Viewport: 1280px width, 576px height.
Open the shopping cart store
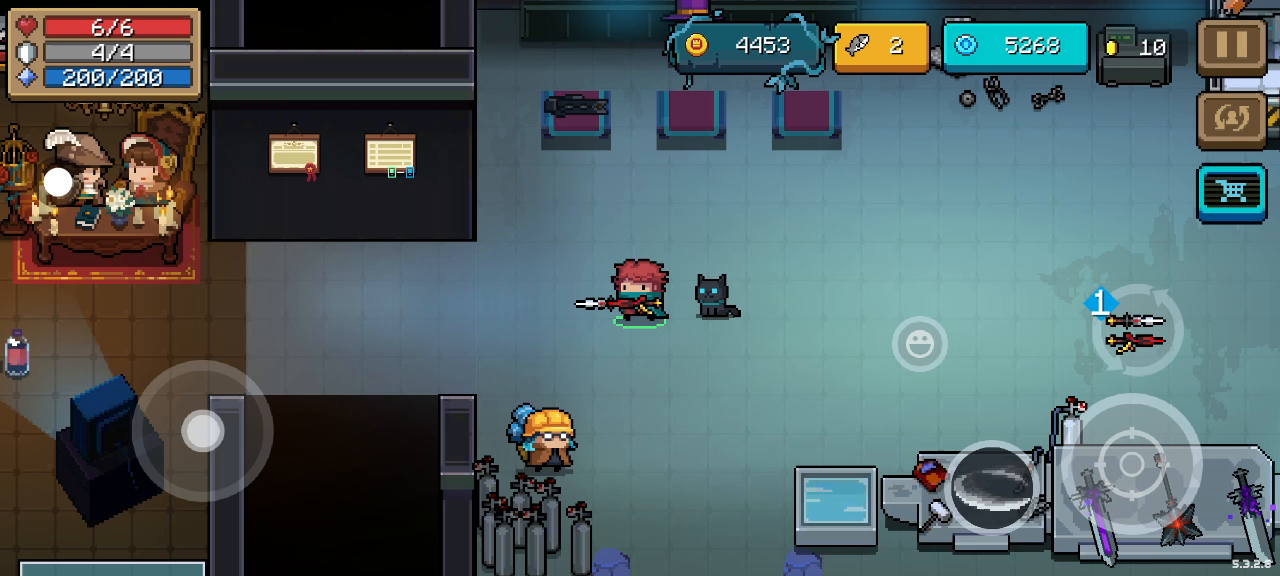(1231, 191)
